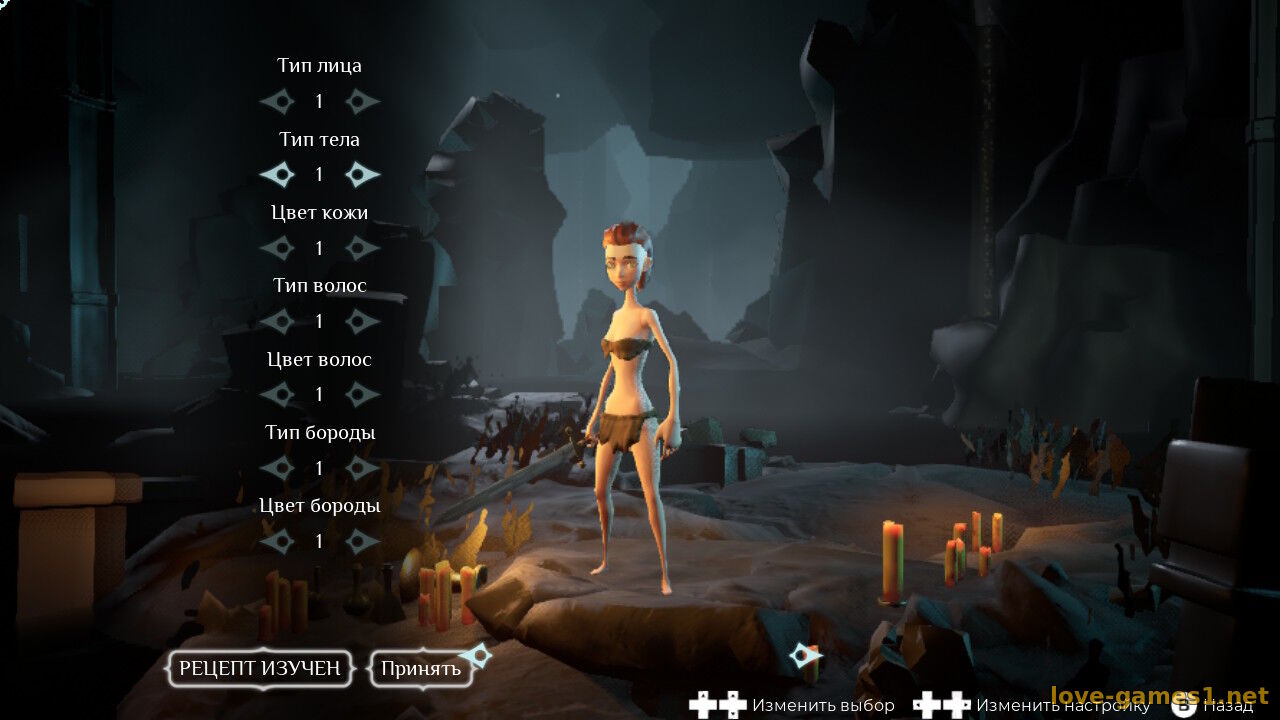Click left arrow for hair type (Тип волос)
The width and height of the screenshot is (1280, 720).
click(x=277, y=321)
